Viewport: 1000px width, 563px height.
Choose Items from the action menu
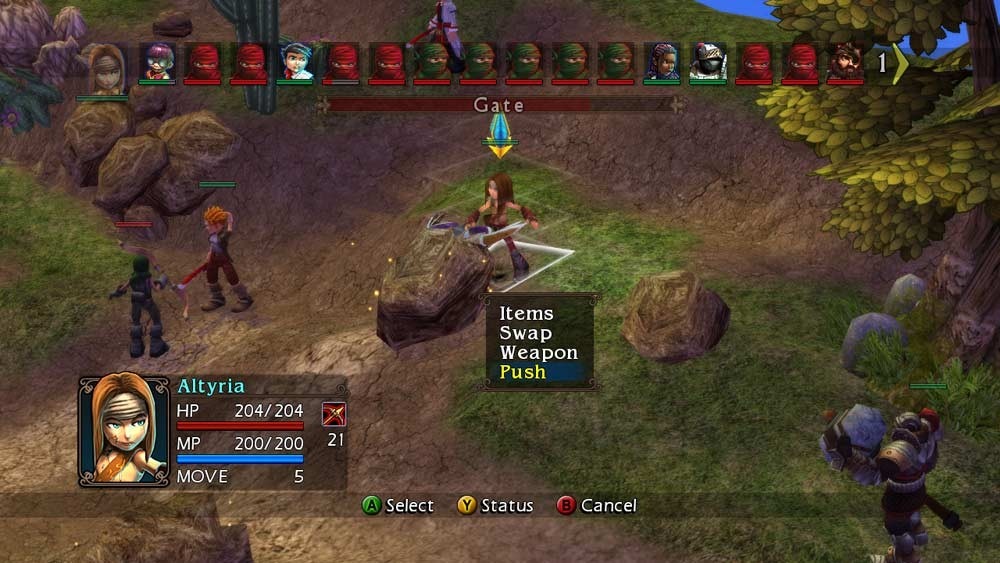(x=526, y=314)
